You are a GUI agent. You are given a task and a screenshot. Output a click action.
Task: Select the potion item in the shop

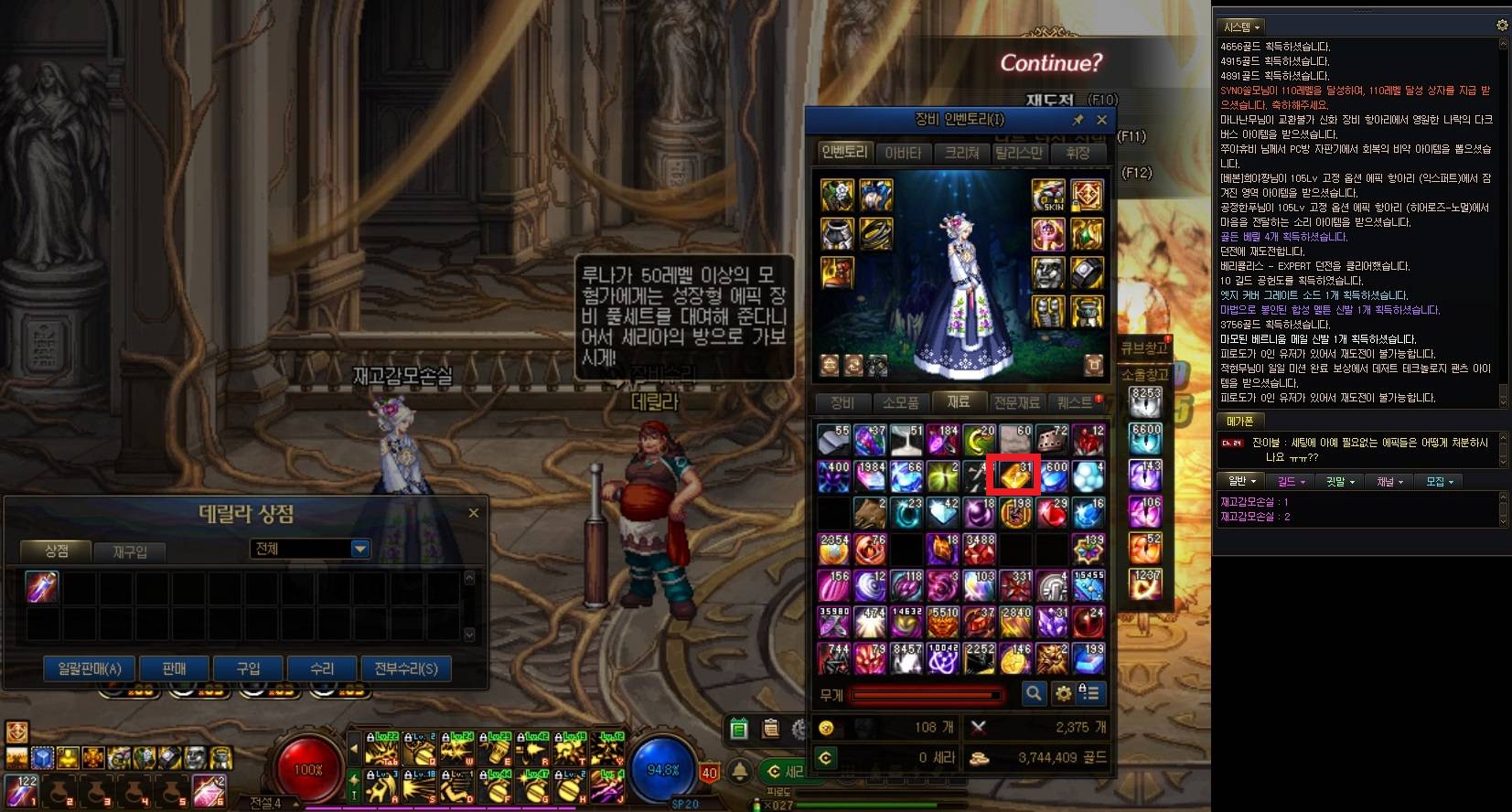[x=42, y=587]
